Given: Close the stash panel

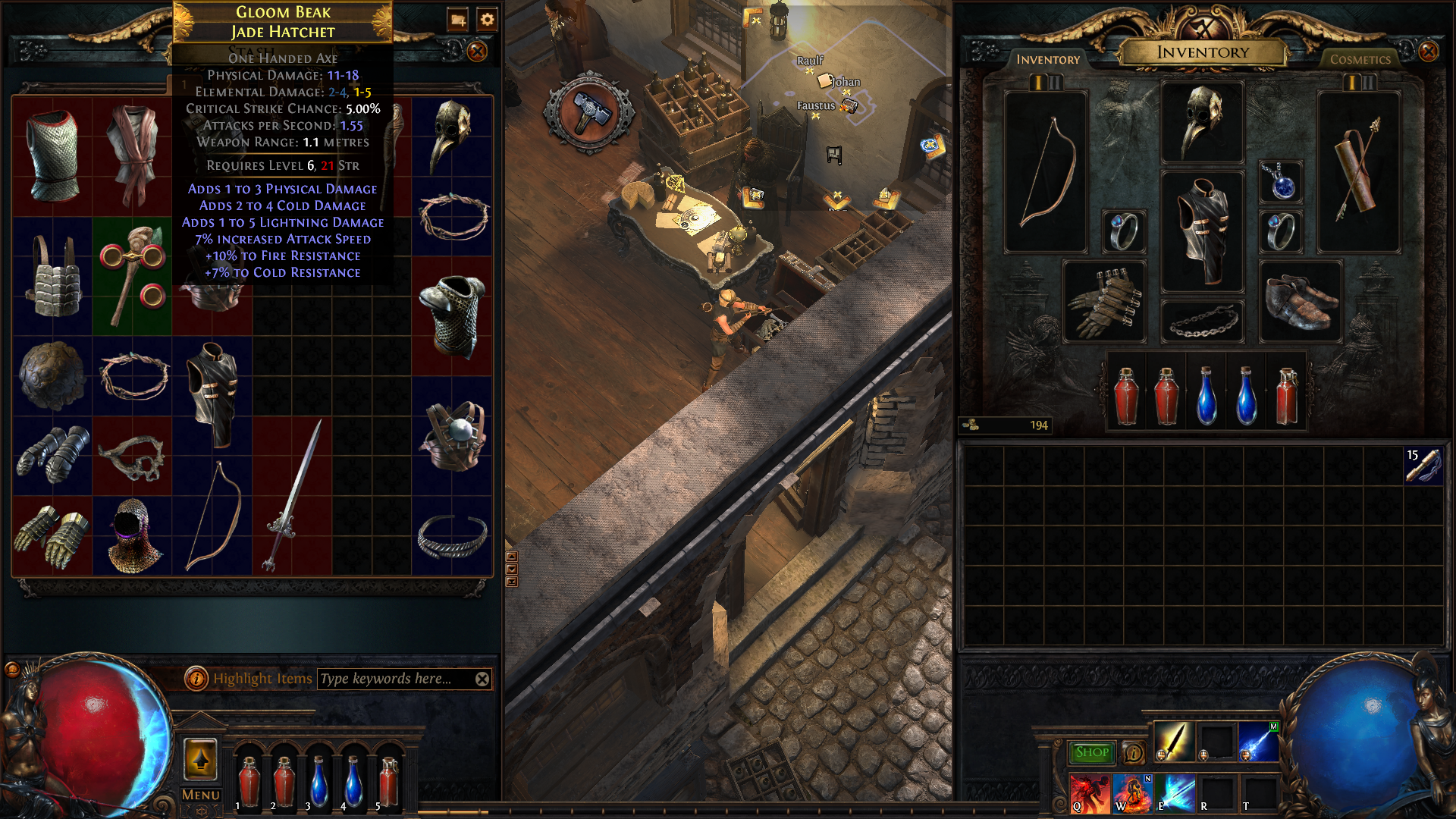Looking at the screenshot, I should (477, 52).
